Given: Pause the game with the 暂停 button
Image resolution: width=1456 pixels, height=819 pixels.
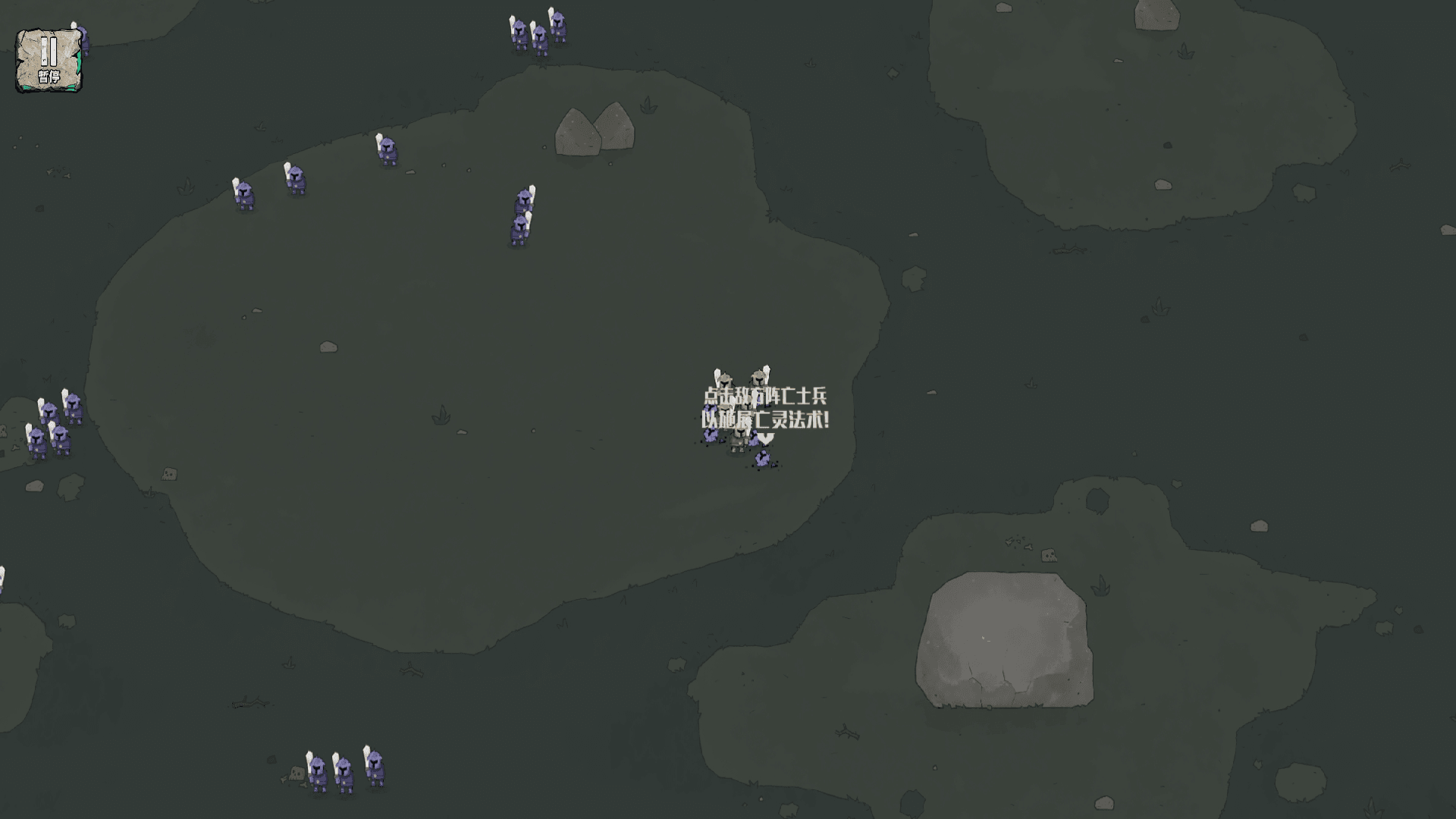Looking at the screenshot, I should [49, 61].
